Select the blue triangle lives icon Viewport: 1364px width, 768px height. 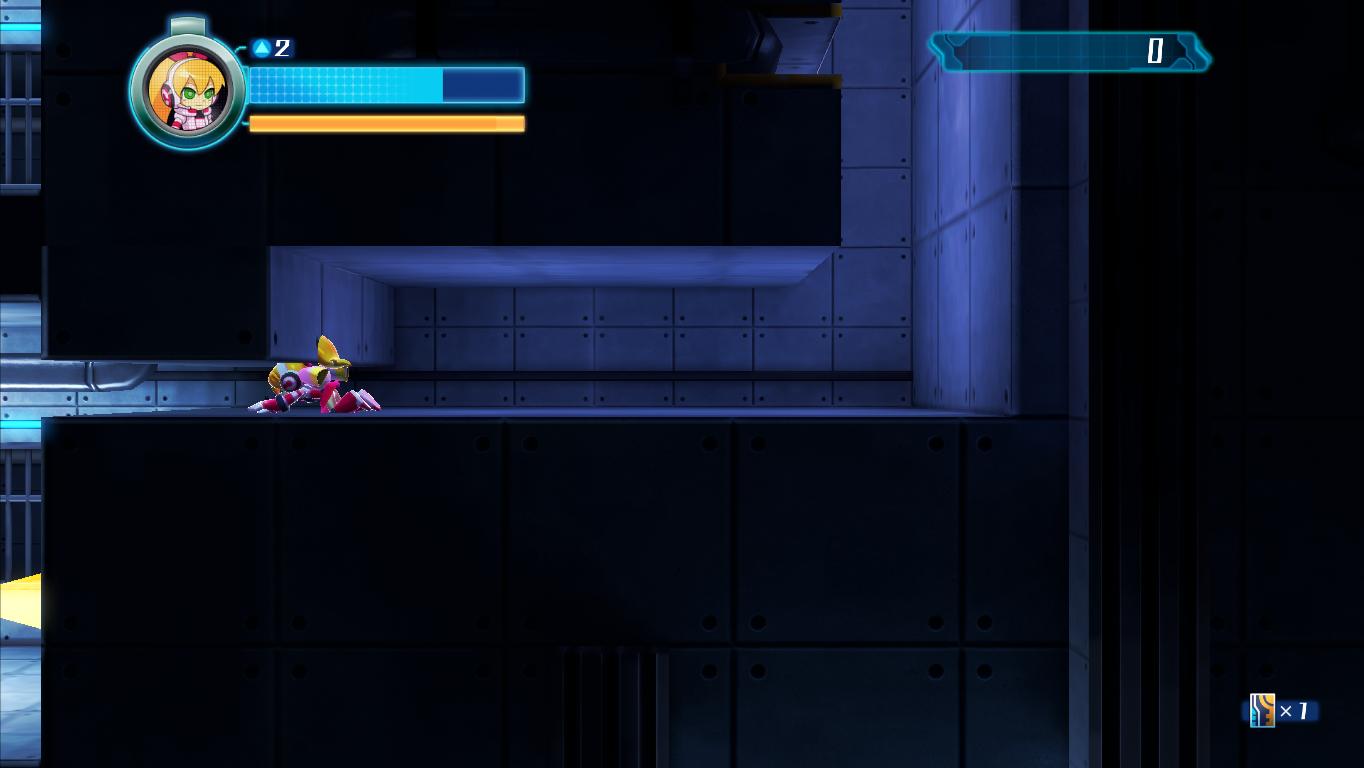point(259,46)
